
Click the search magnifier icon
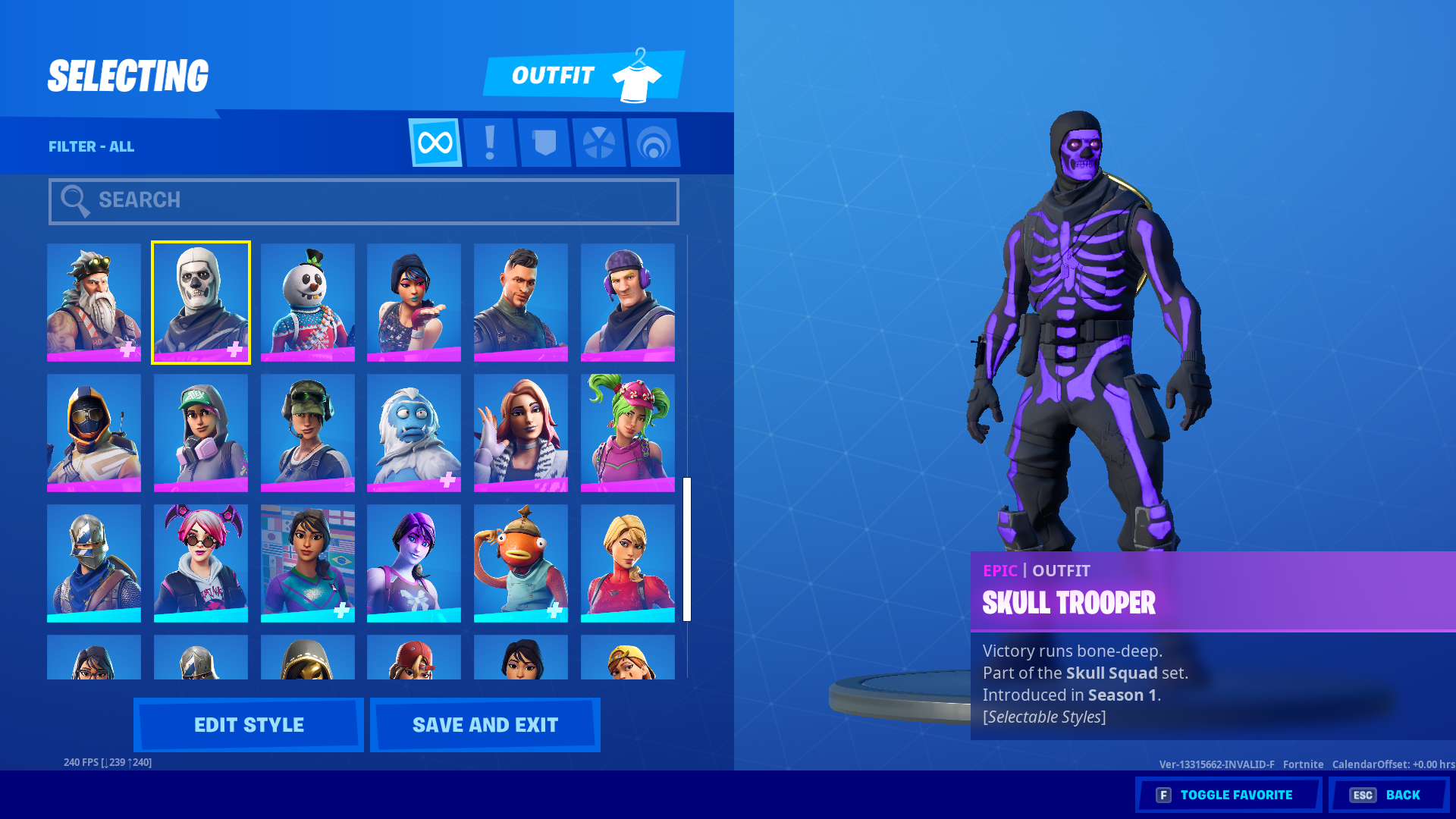pos(75,200)
